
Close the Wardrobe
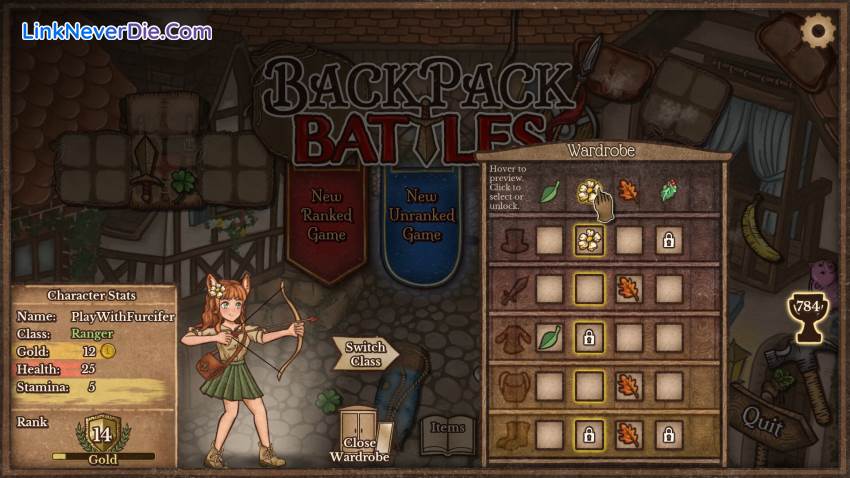[x=359, y=436]
